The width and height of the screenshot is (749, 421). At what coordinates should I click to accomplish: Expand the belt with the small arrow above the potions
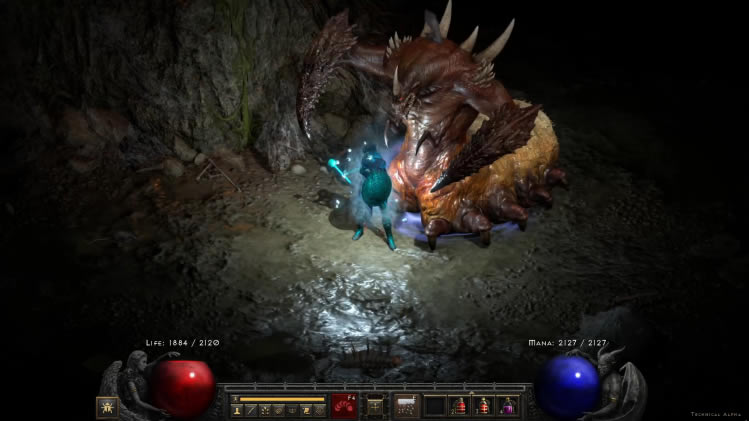(x=472, y=393)
